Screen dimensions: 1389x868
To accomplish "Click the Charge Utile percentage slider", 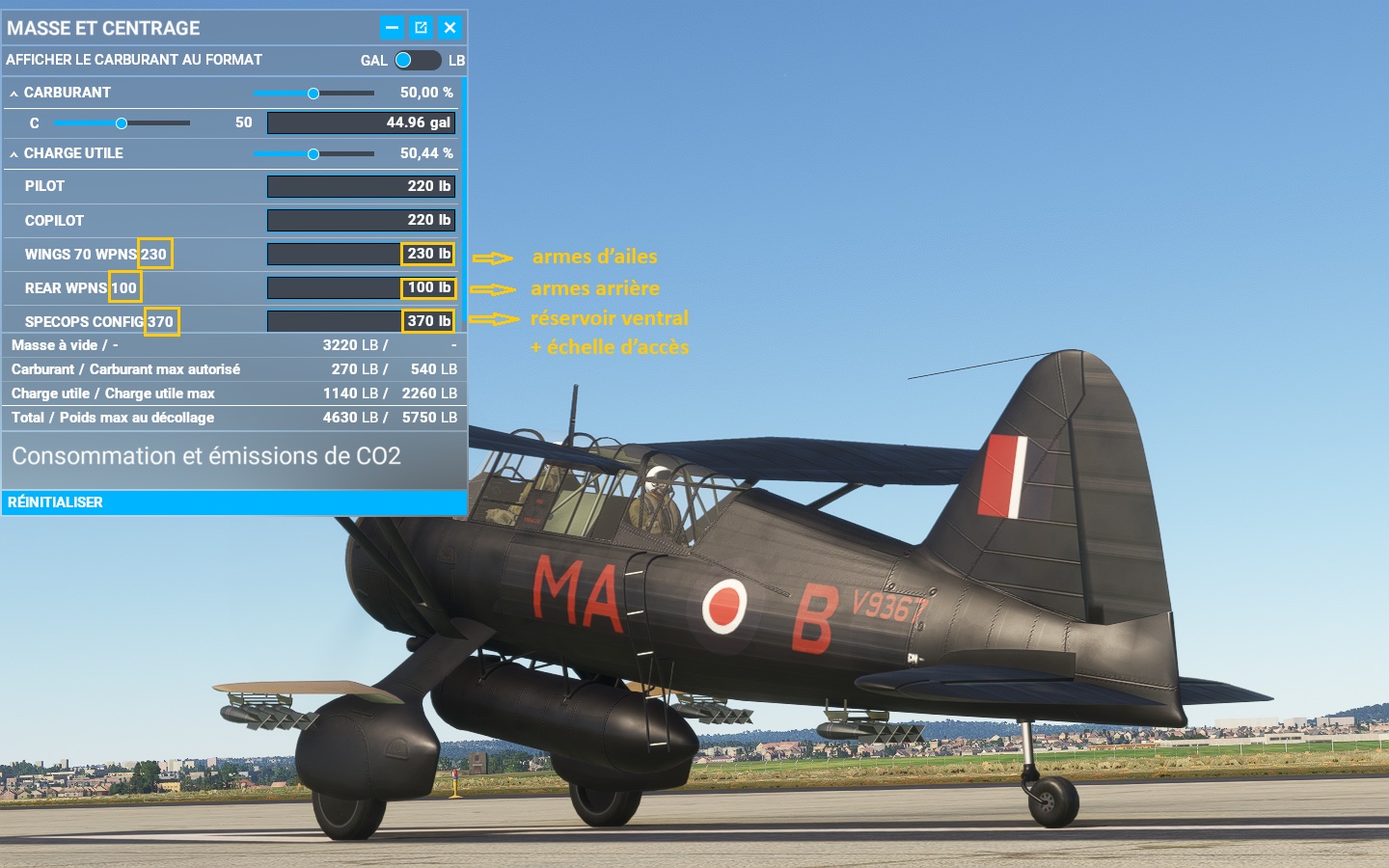I will [x=313, y=154].
